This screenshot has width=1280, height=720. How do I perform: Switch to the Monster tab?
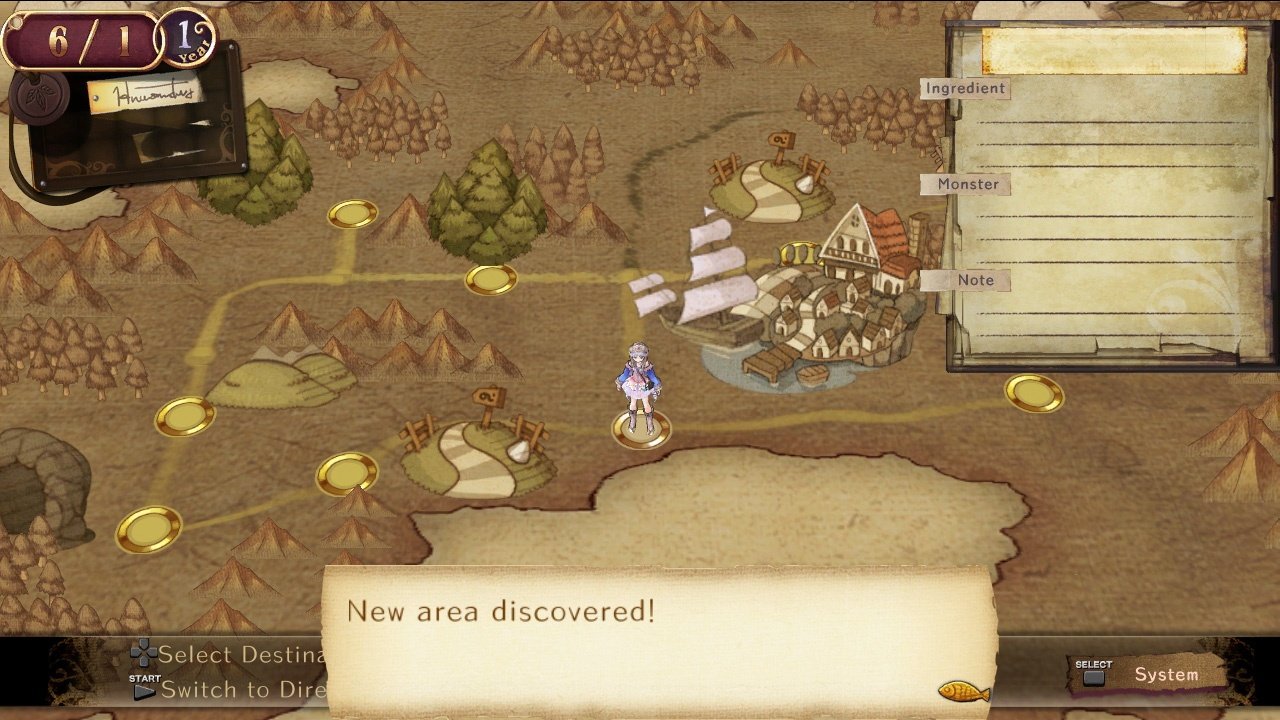(x=966, y=184)
